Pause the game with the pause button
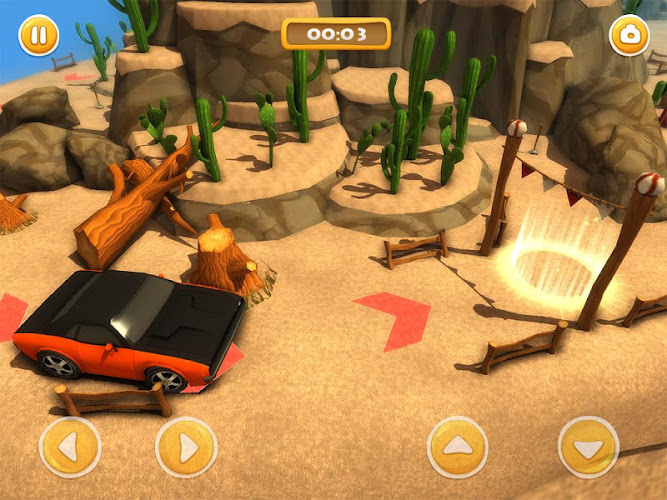This screenshot has height=500, width=667. click(38, 36)
